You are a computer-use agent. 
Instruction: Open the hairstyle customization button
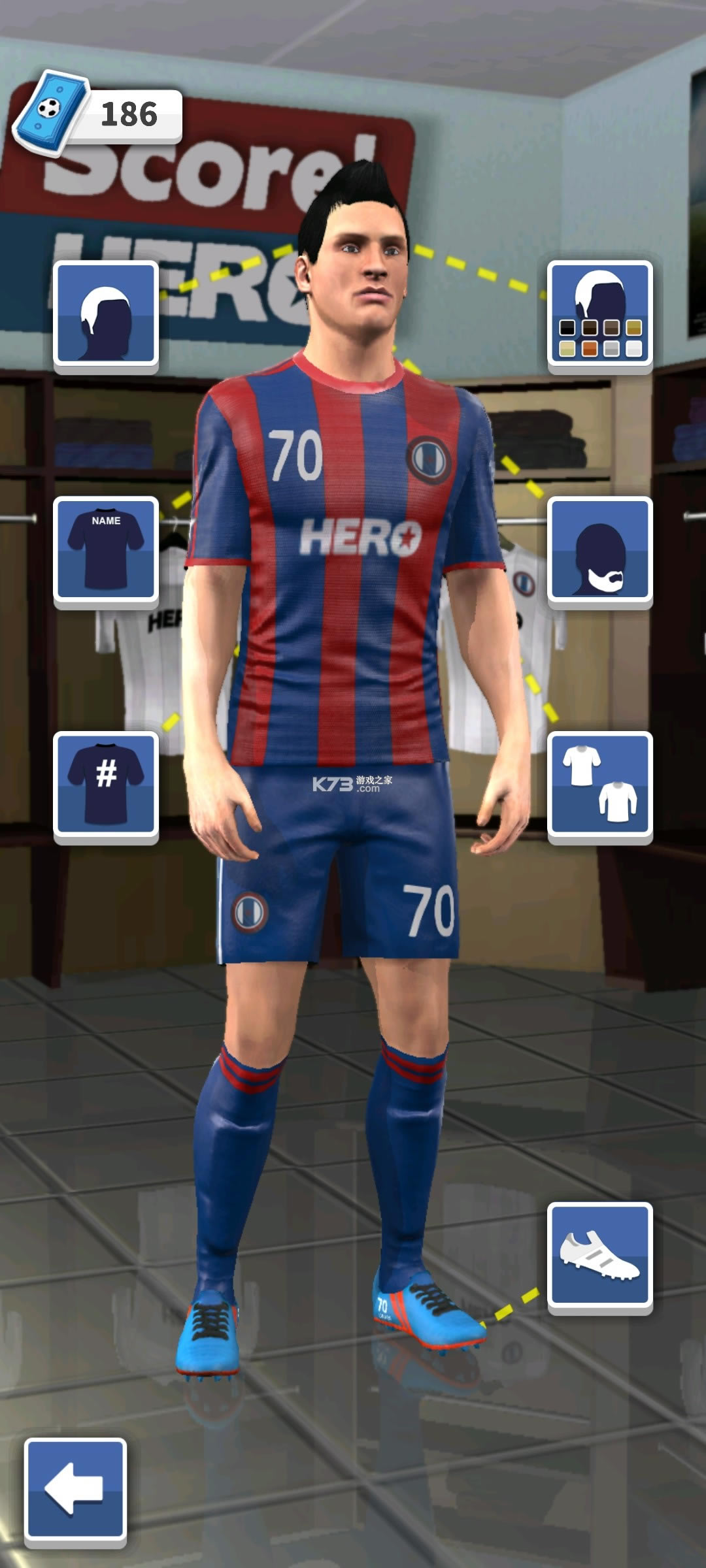[x=106, y=314]
